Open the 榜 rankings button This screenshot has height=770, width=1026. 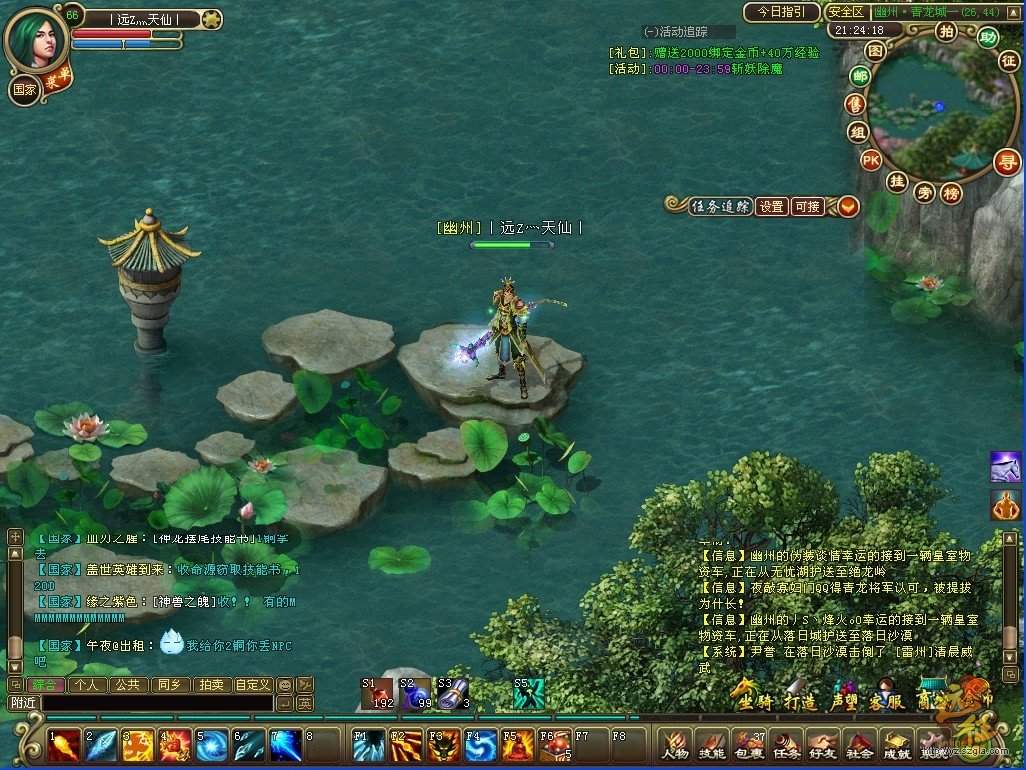pyautogui.click(x=951, y=192)
